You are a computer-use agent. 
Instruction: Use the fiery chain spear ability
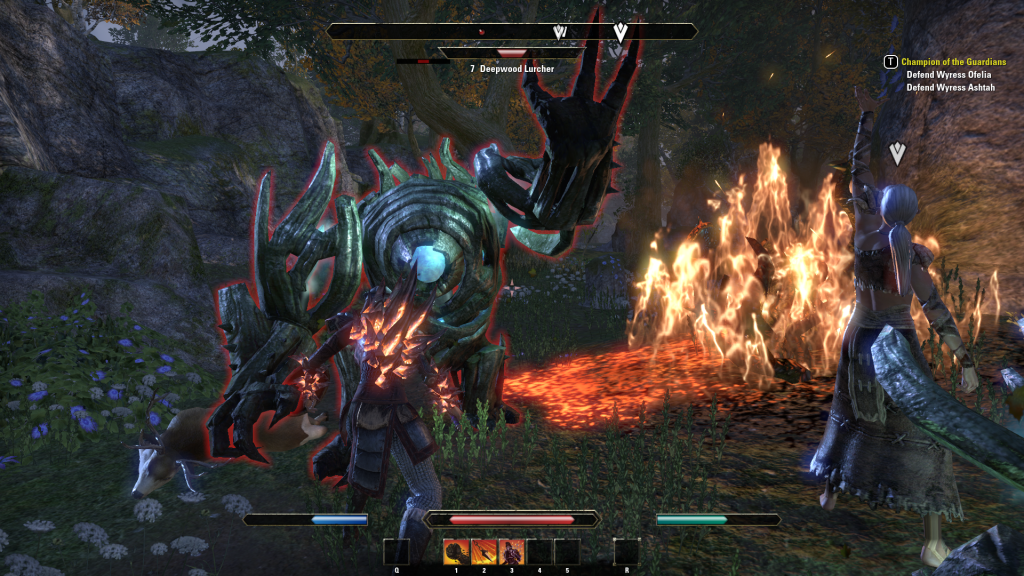(484, 551)
